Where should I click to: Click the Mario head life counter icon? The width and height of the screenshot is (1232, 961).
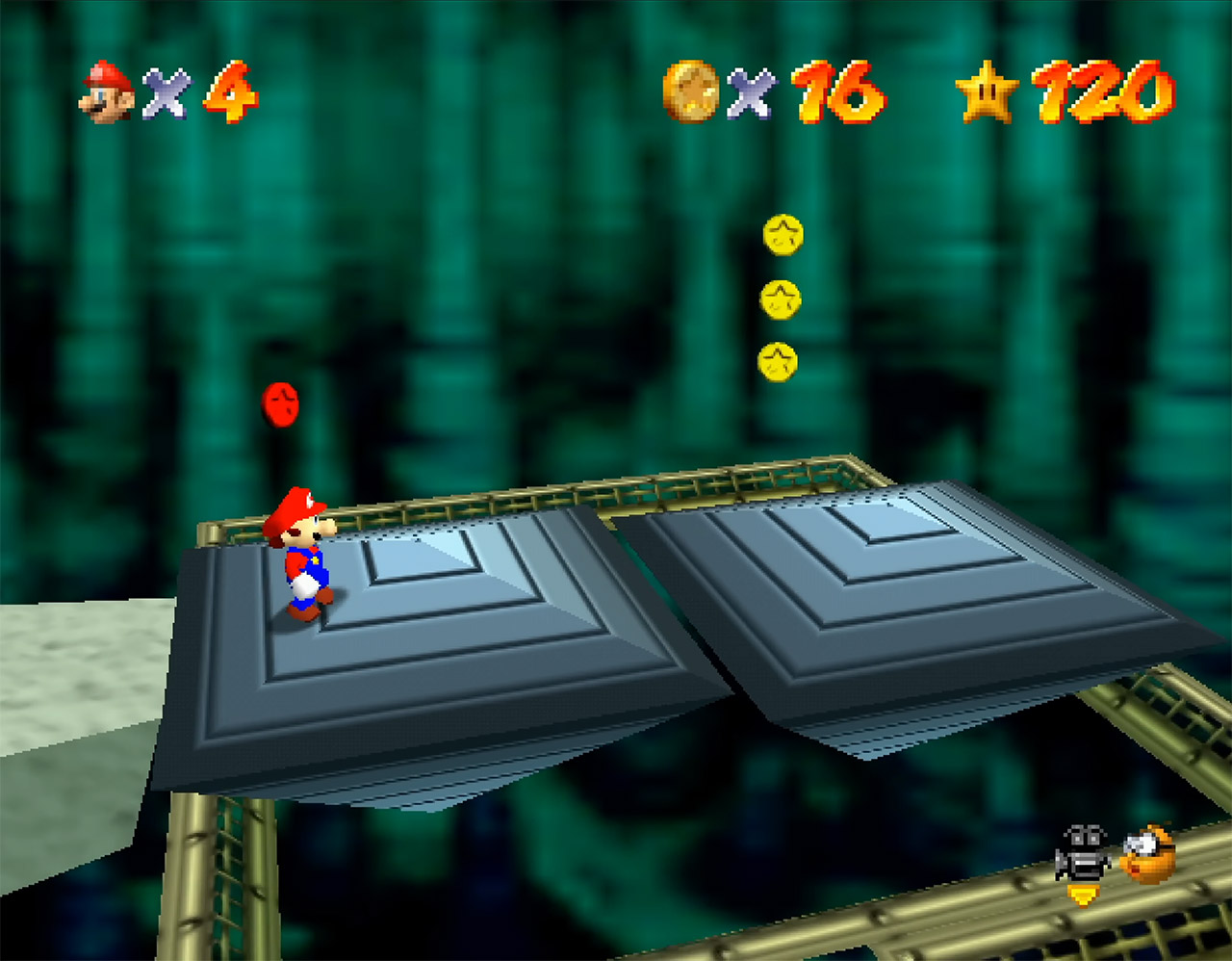point(106,92)
